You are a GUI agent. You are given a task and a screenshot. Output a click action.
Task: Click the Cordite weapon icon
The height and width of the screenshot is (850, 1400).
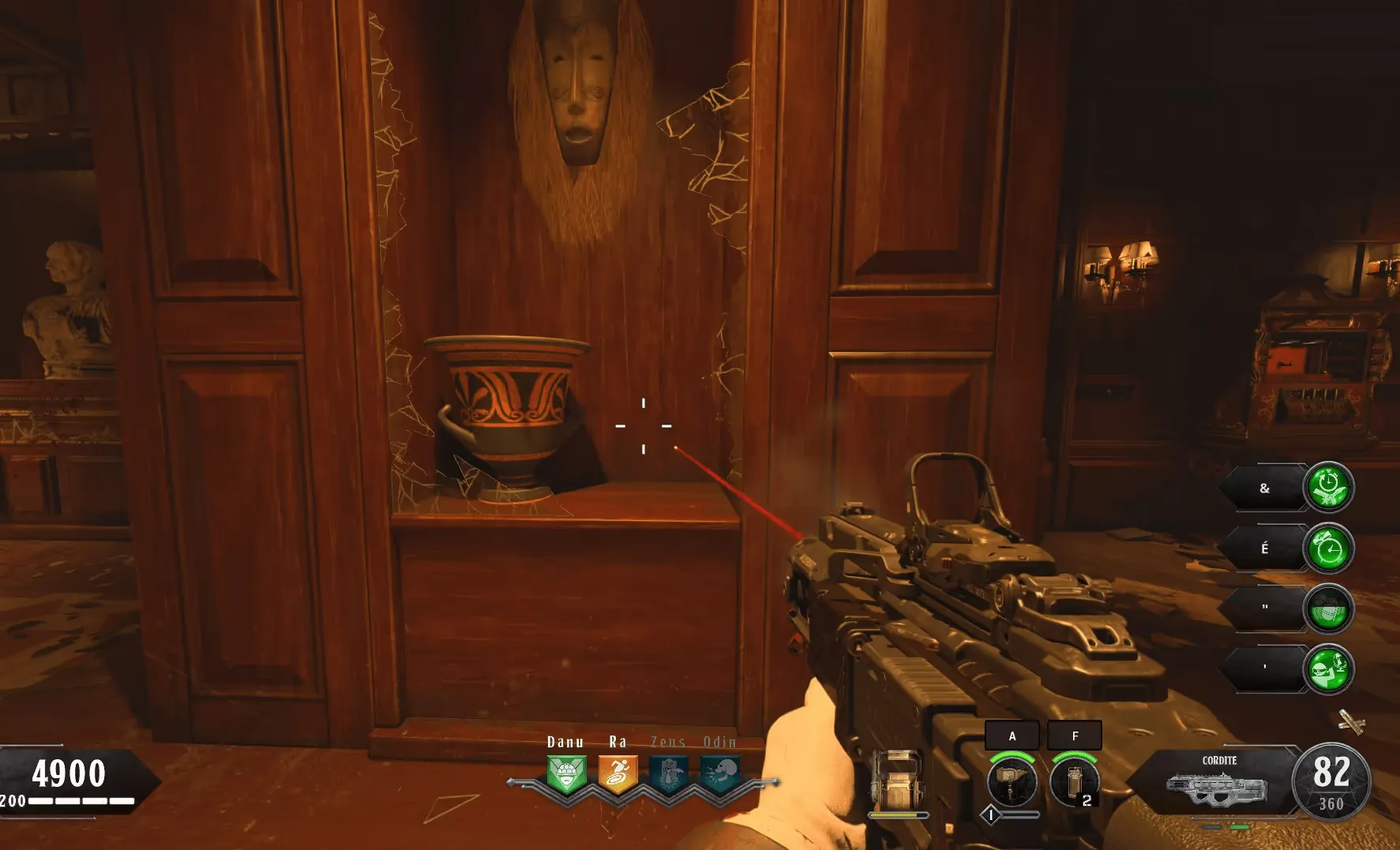coord(1217,788)
